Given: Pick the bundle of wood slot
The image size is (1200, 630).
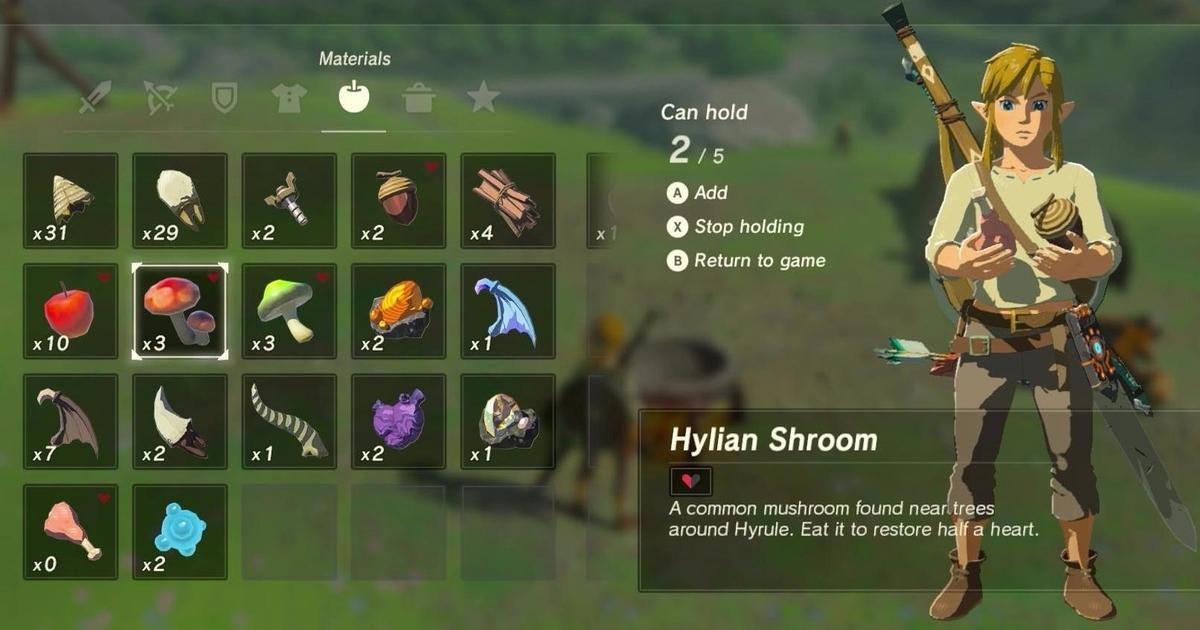Looking at the screenshot, I should click(508, 201).
